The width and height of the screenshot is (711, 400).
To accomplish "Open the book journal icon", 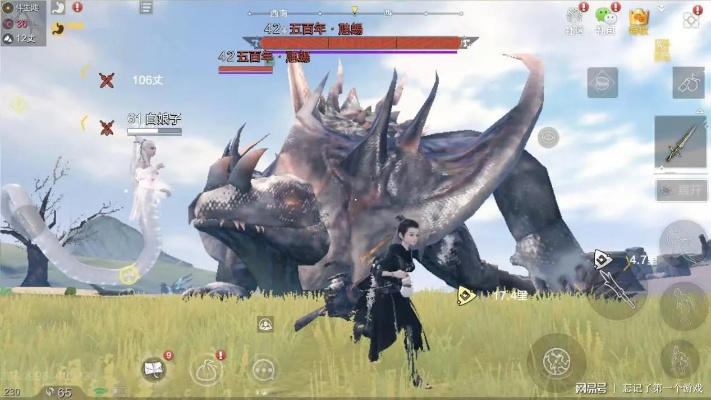I will pyautogui.click(x=154, y=369).
